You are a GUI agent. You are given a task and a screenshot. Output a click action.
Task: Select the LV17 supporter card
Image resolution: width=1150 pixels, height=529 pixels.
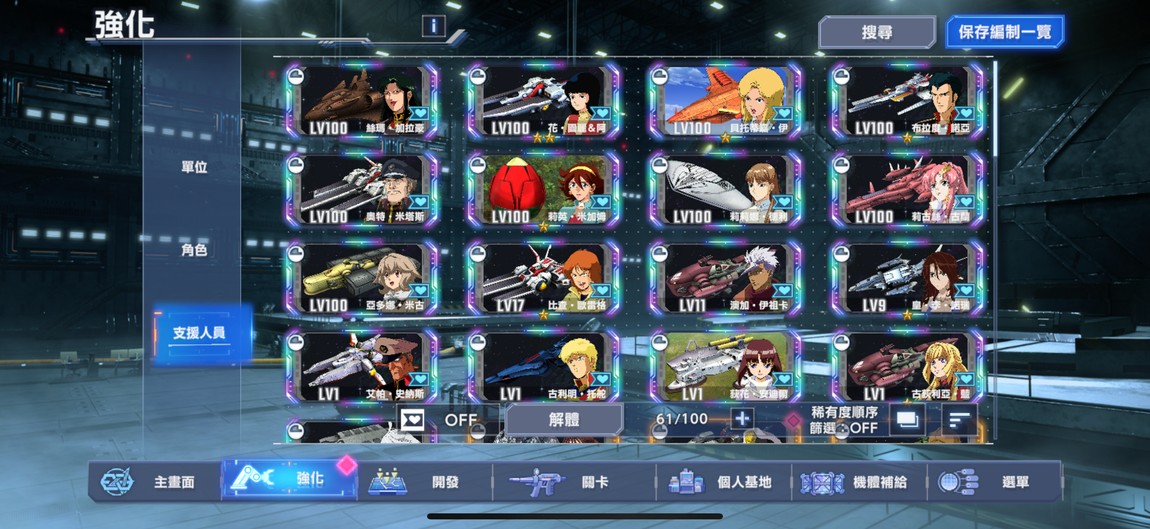(543, 277)
